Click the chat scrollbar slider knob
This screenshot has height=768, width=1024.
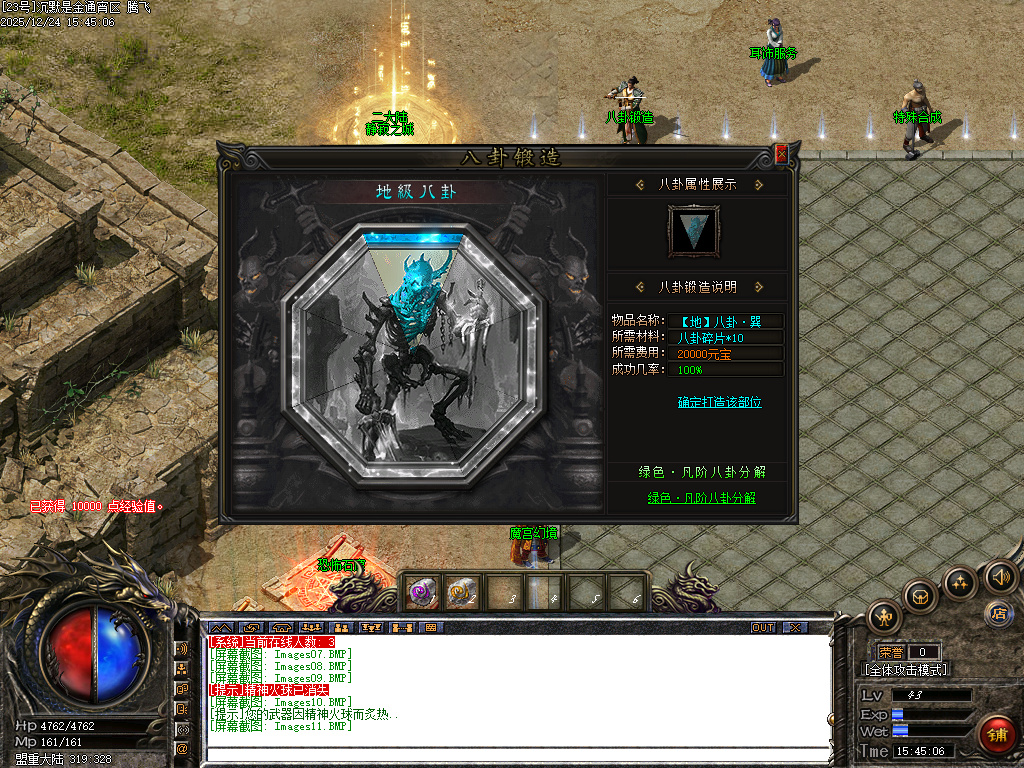pos(828,718)
